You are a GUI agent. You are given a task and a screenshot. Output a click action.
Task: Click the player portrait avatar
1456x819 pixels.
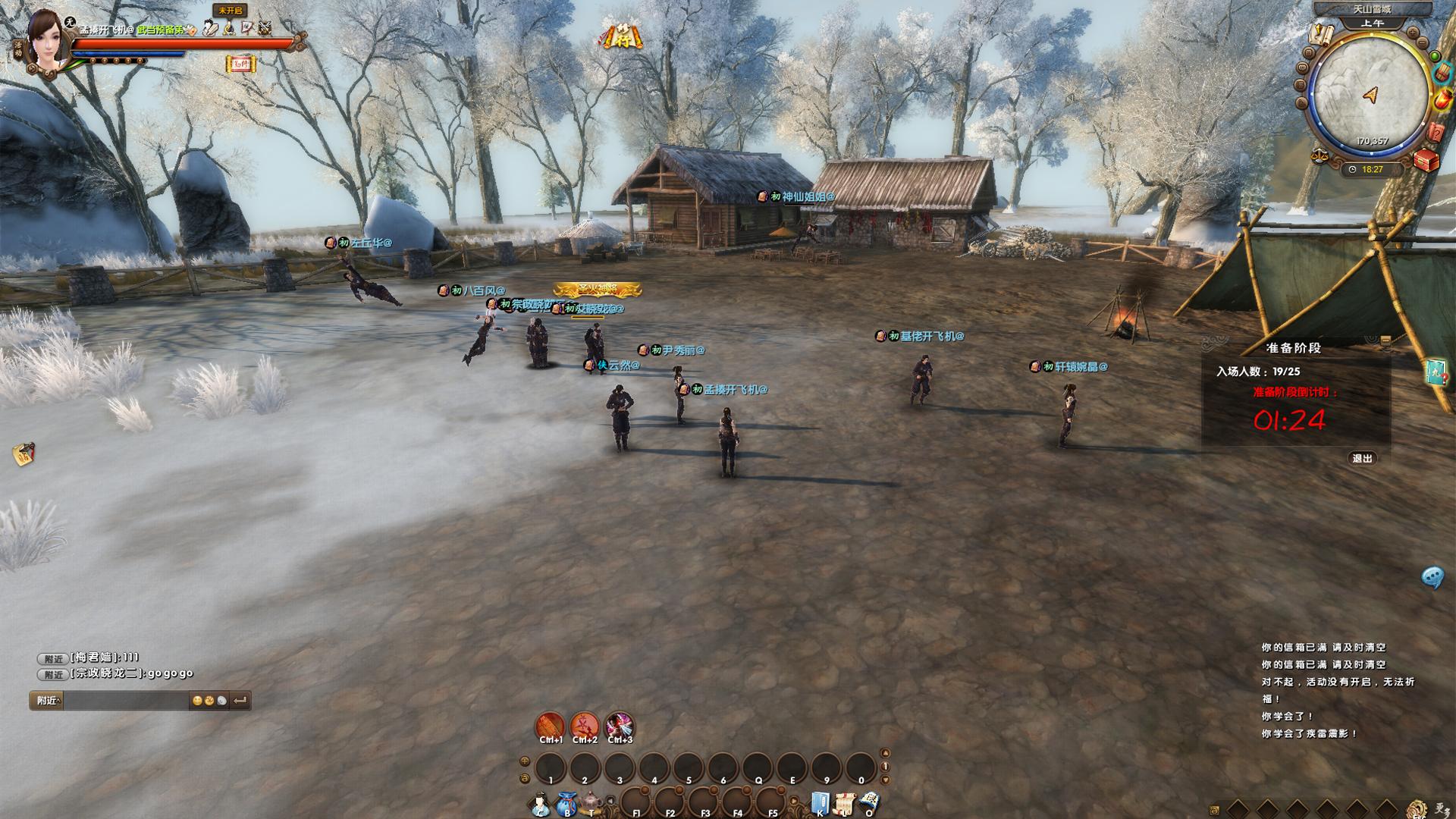pos(47,42)
